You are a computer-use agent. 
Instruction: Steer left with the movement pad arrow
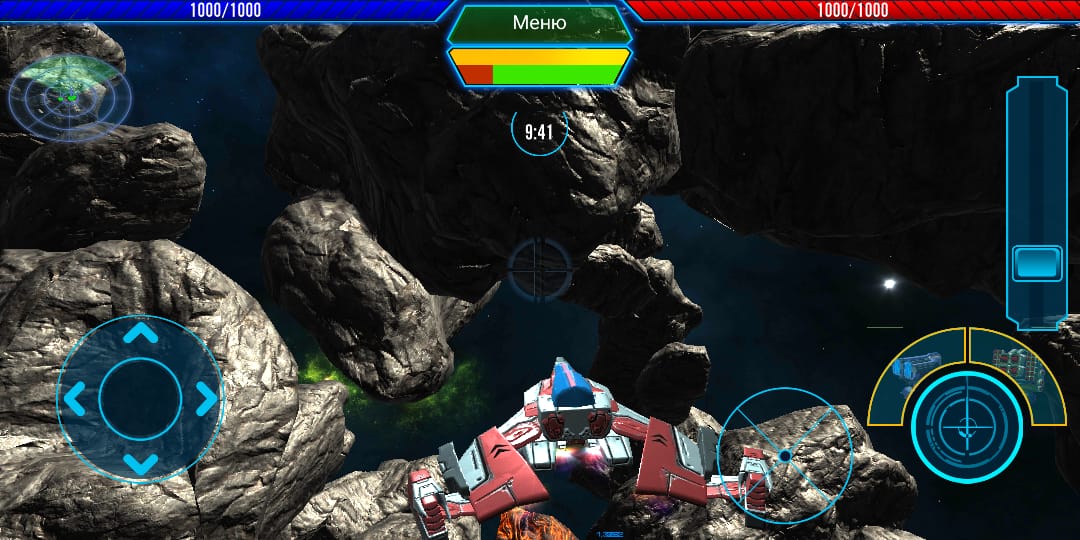coord(76,399)
